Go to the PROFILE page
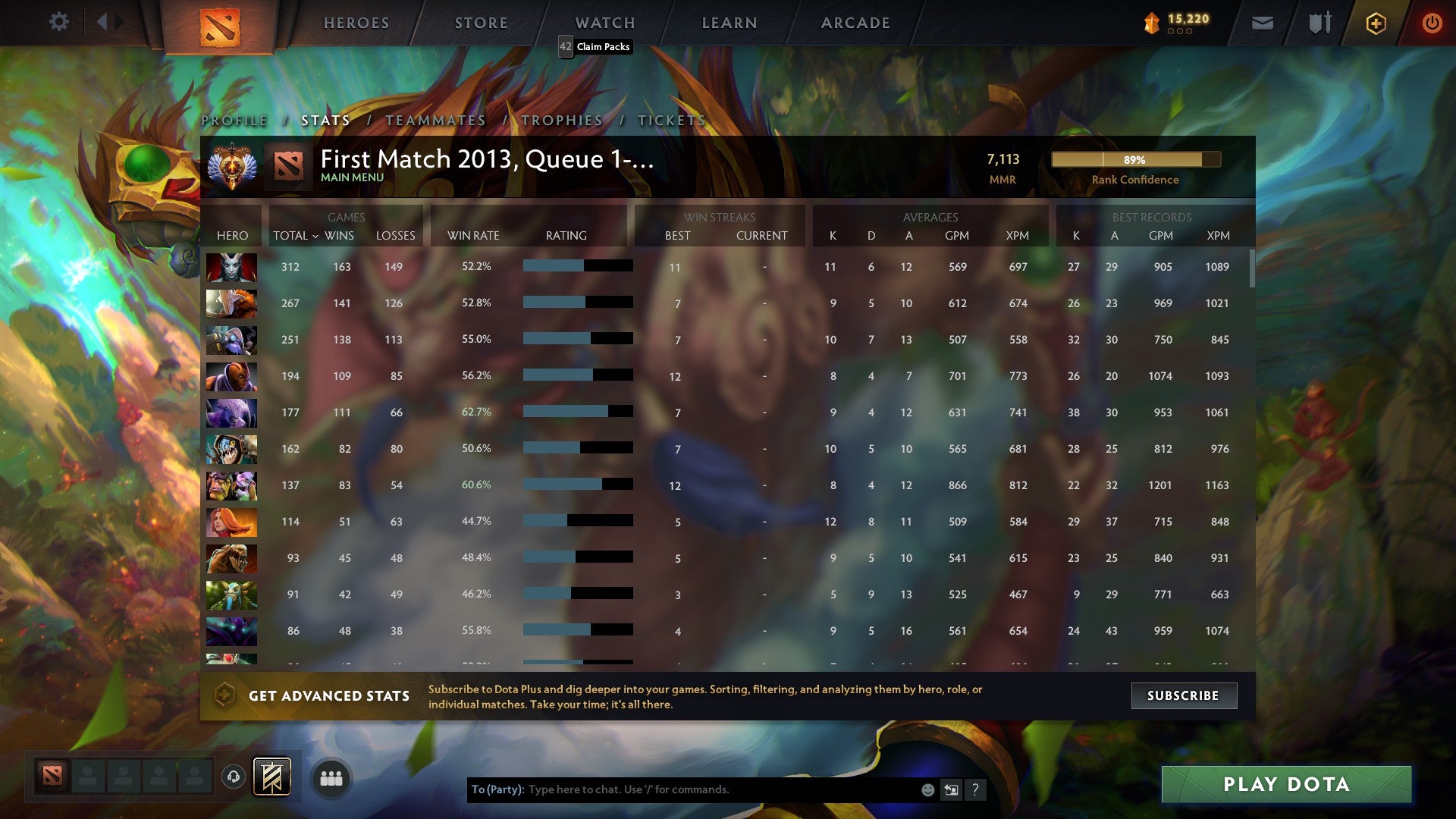The width and height of the screenshot is (1456, 819). pos(235,120)
